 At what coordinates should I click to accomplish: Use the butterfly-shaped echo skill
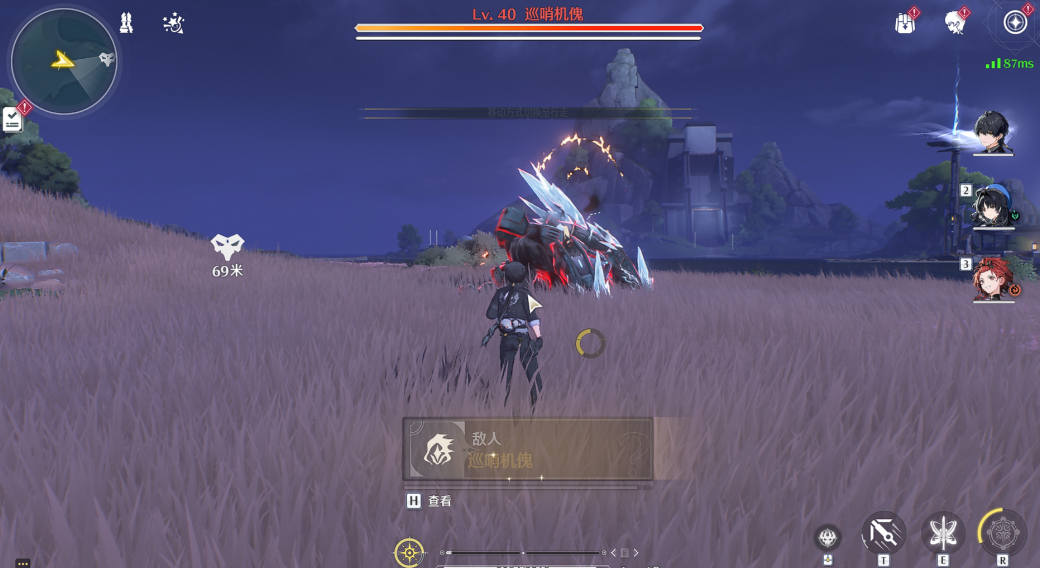[943, 533]
